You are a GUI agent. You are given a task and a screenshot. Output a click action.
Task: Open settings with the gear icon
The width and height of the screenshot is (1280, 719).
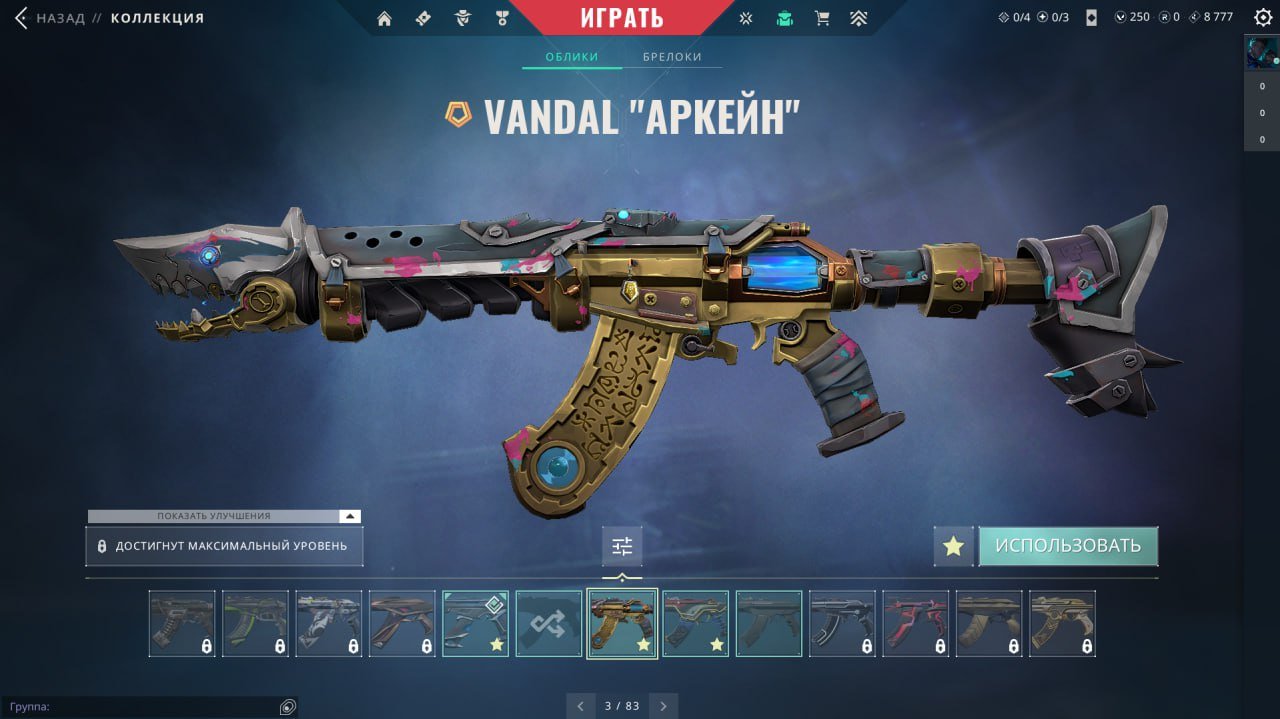coord(1263,17)
